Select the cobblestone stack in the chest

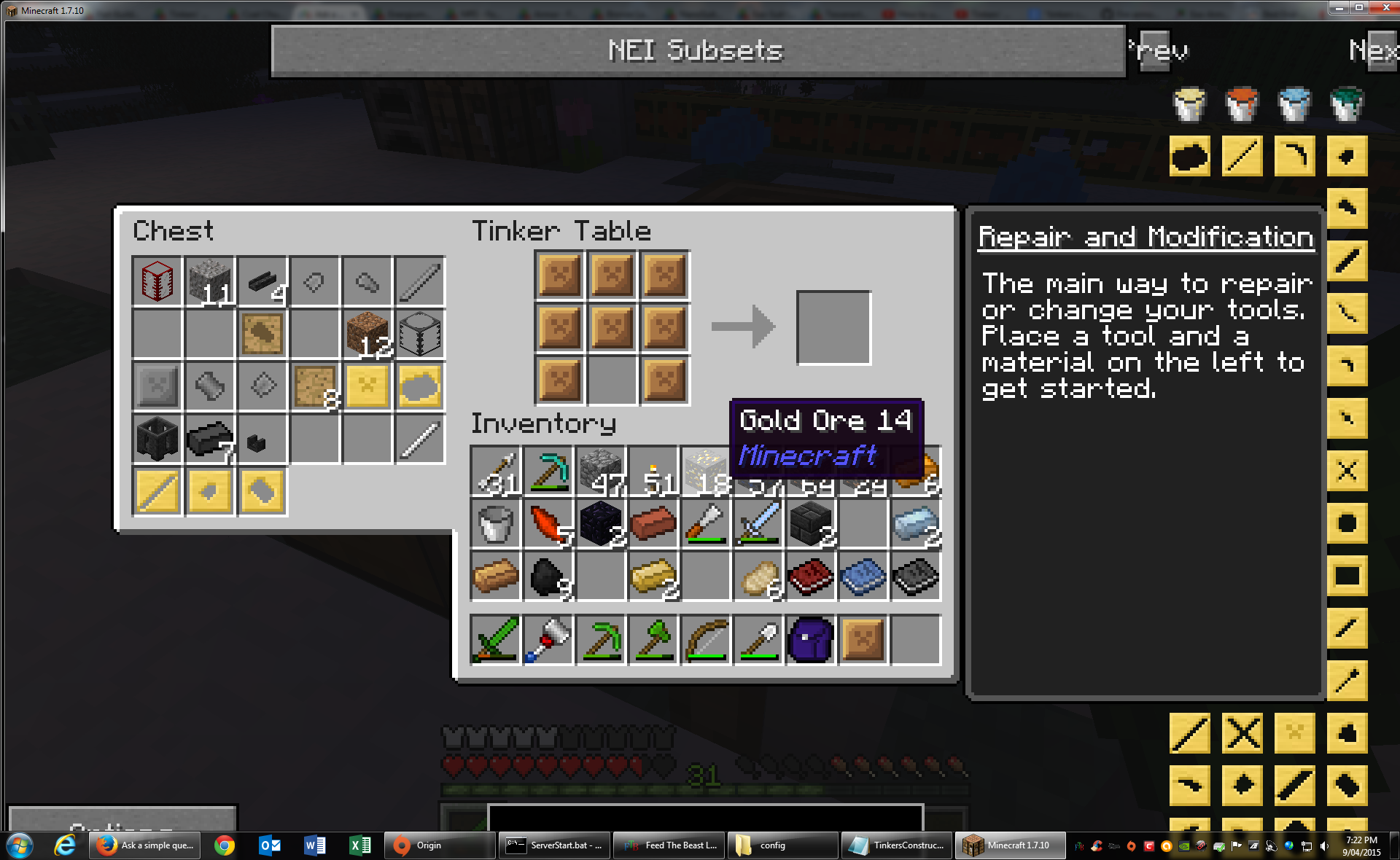point(209,281)
